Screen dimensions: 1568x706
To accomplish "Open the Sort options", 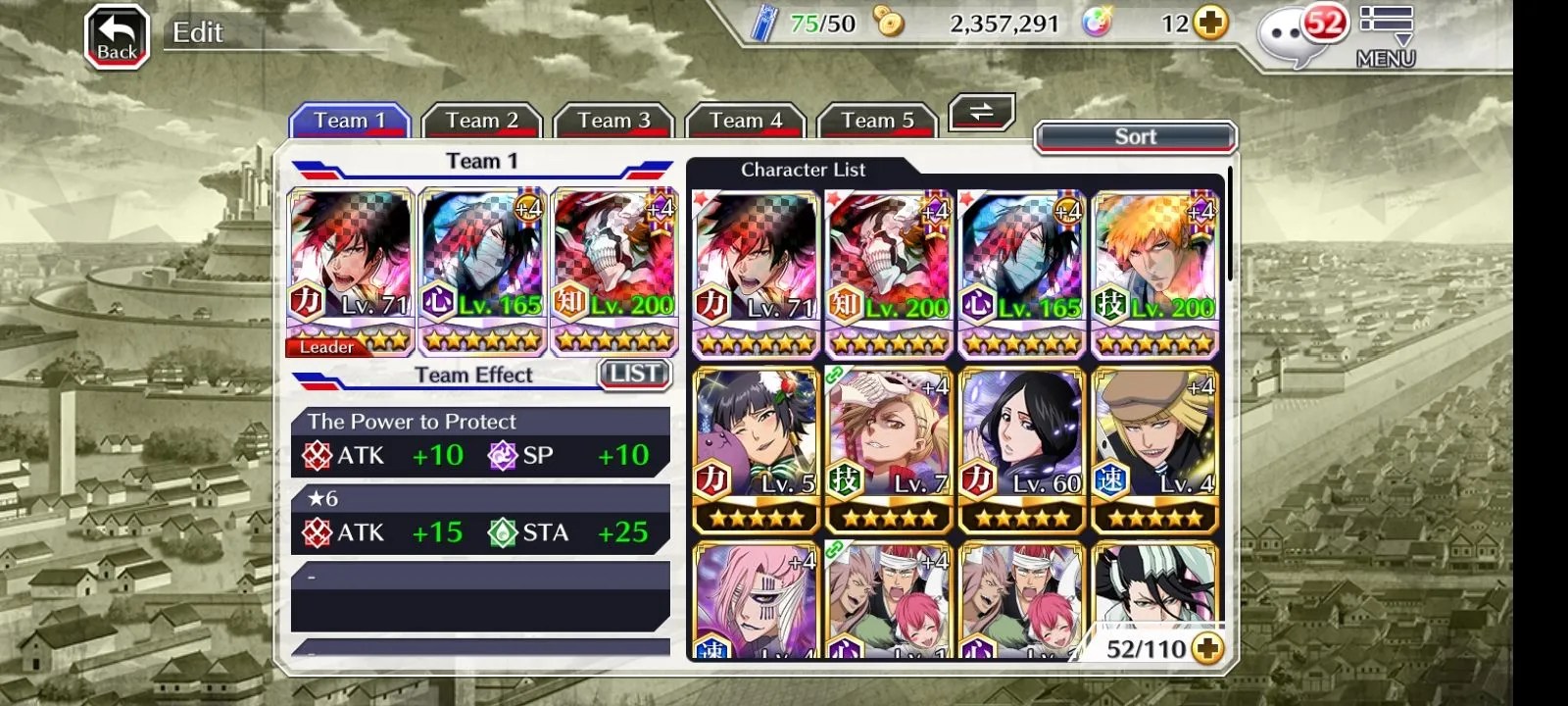I will click(1135, 137).
